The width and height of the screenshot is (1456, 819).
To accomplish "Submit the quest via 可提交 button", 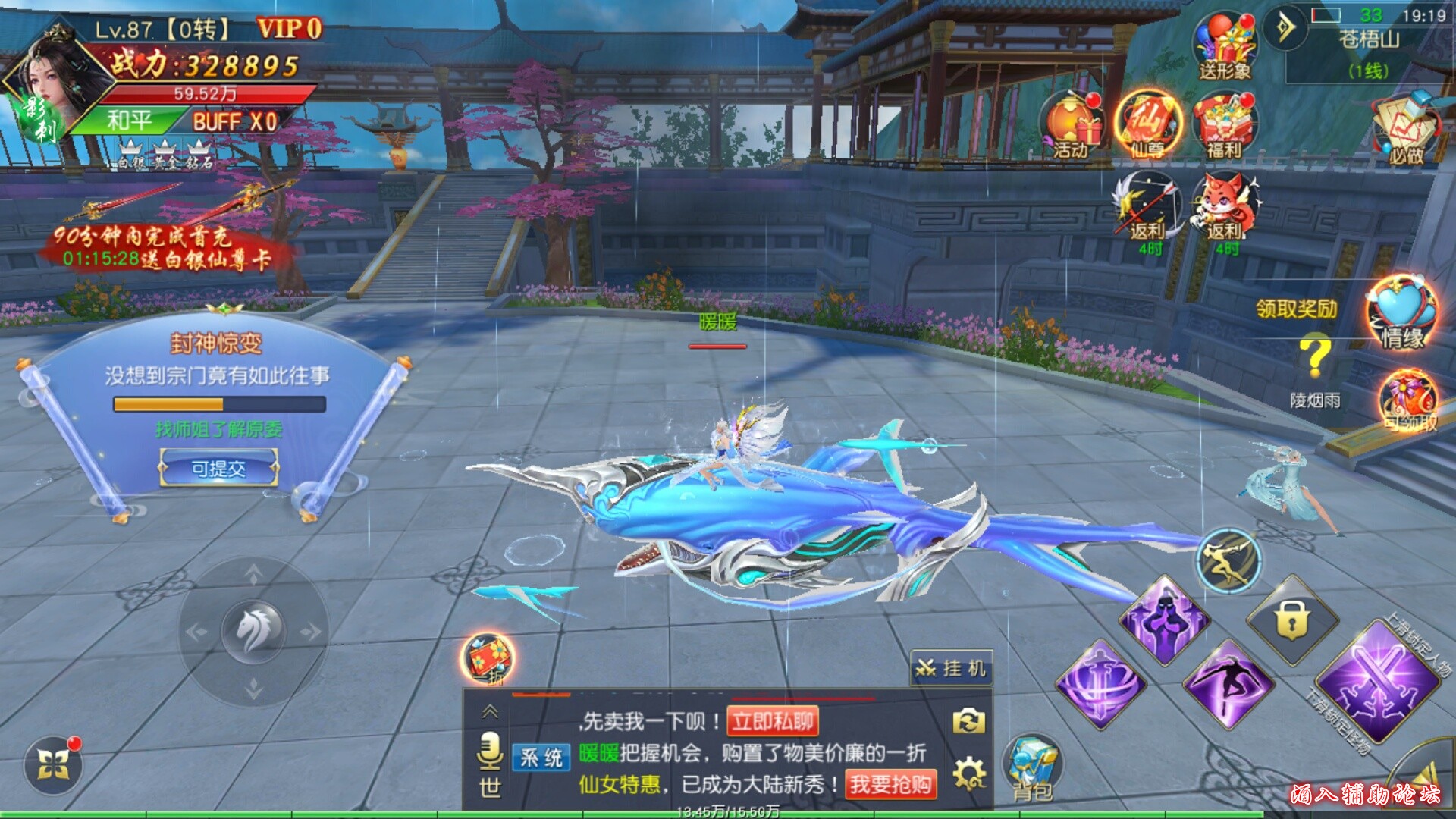I will pos(218,469).
